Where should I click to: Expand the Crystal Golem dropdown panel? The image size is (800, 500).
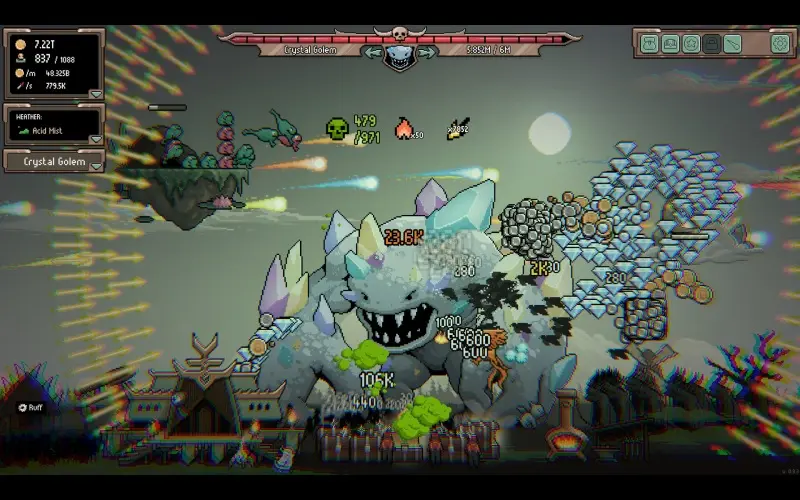tap(96, 165)
